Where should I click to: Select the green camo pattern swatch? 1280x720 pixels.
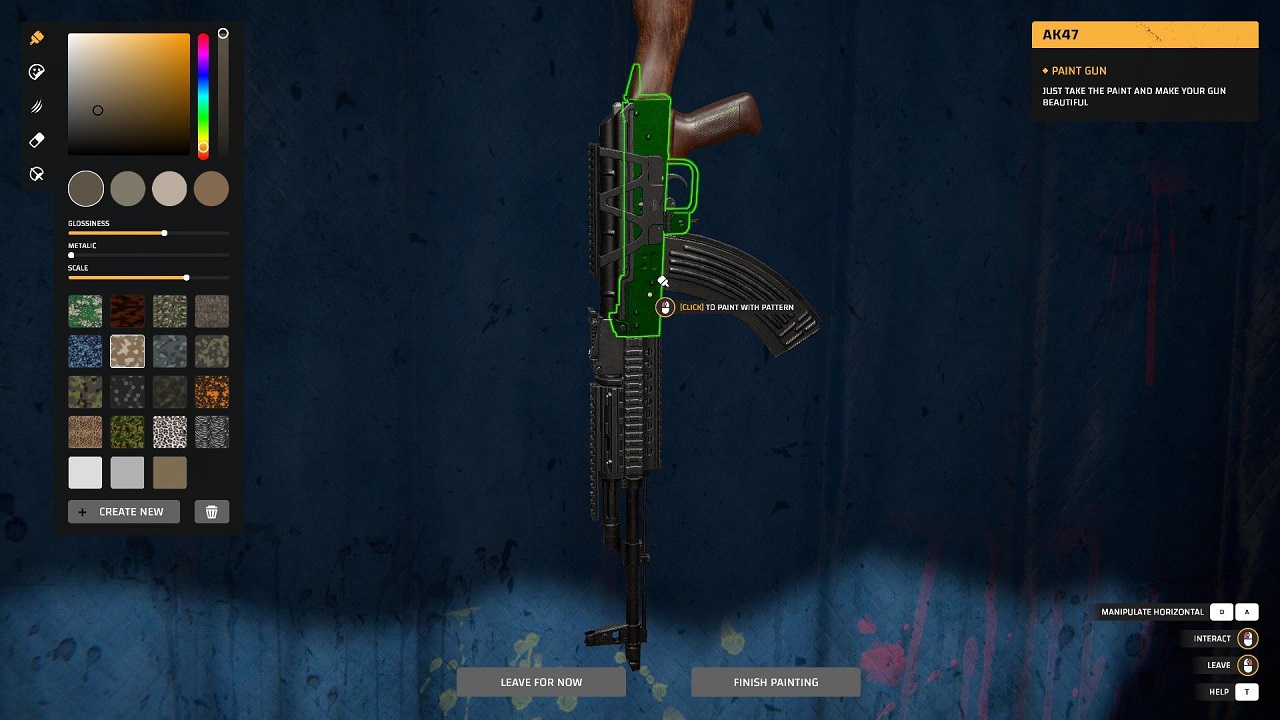85,310
